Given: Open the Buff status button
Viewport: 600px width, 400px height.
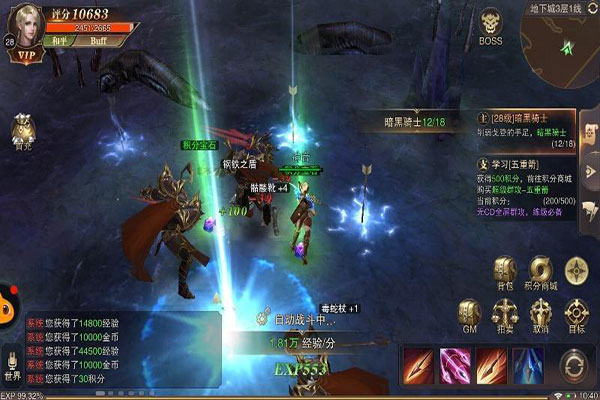Looking at the screenshot, I should (98, 43).
